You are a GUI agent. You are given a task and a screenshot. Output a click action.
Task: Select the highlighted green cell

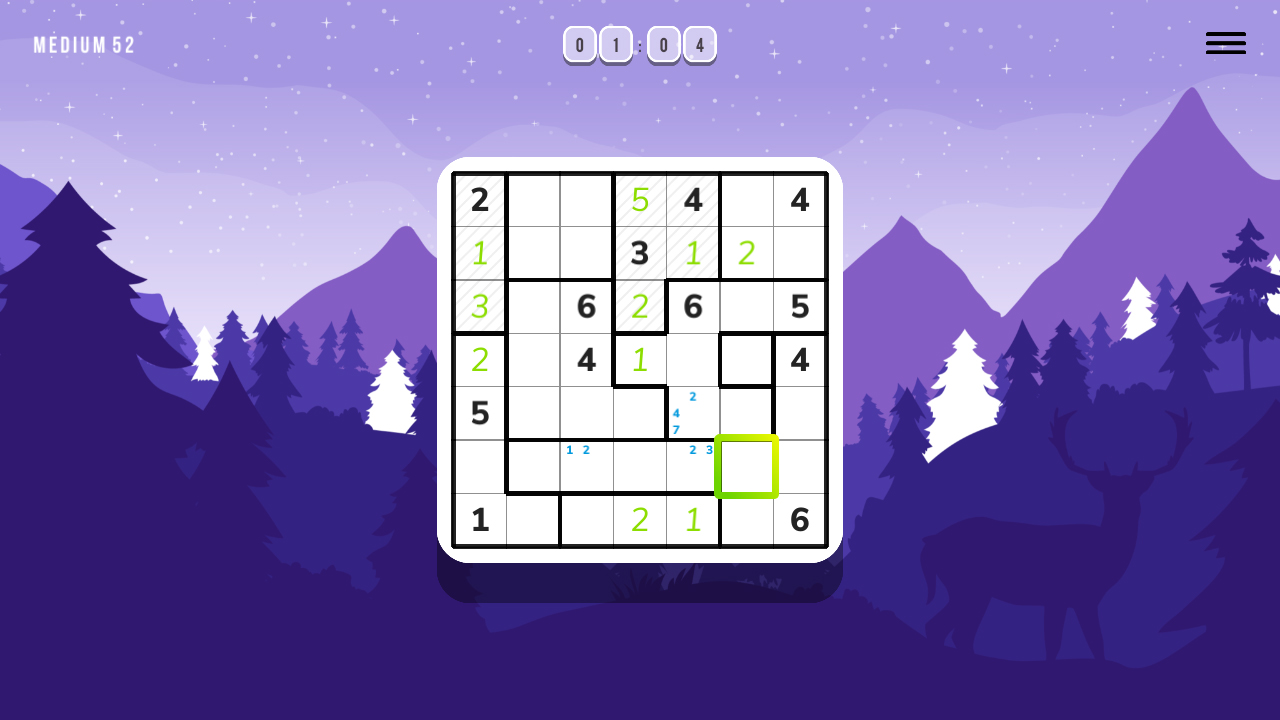pyautogui.click(x=747, y=466)
